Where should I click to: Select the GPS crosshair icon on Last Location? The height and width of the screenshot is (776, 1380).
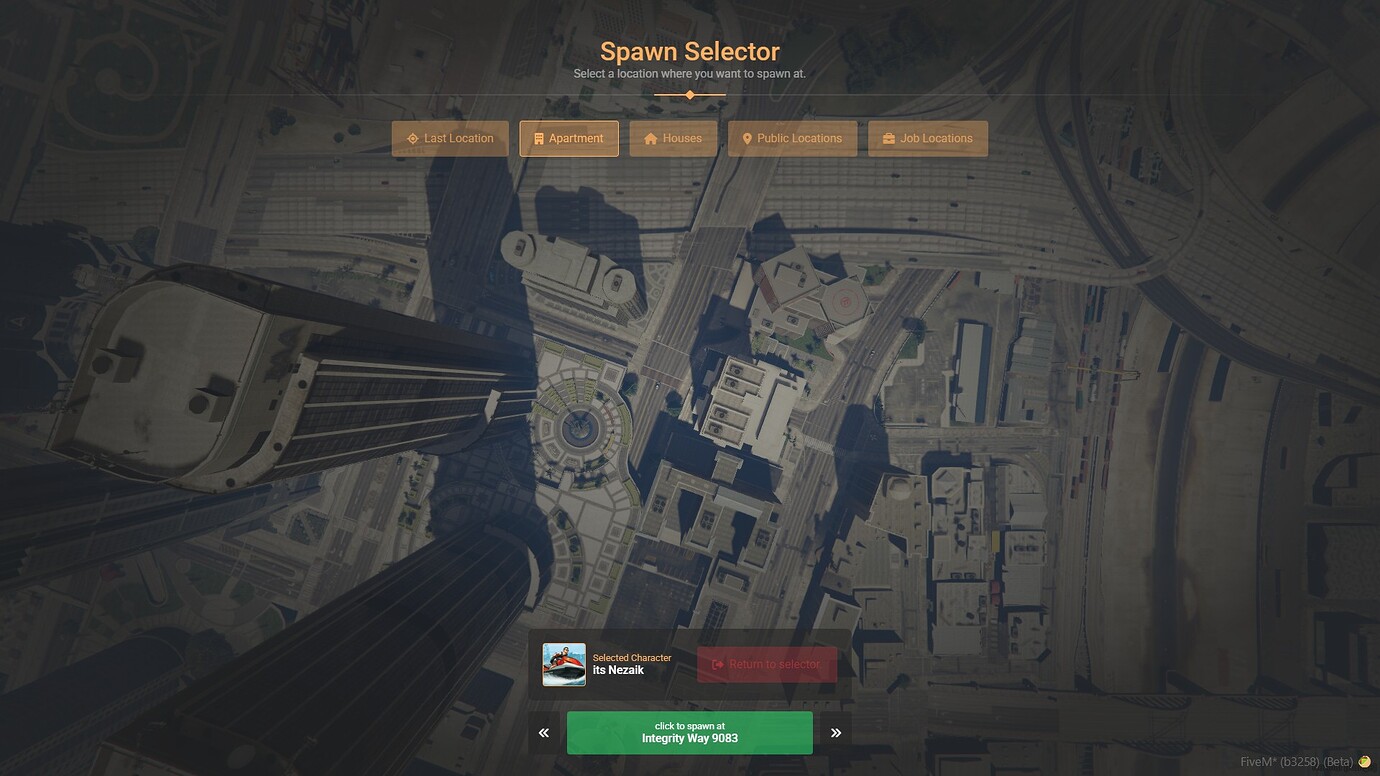coord(413,138)
